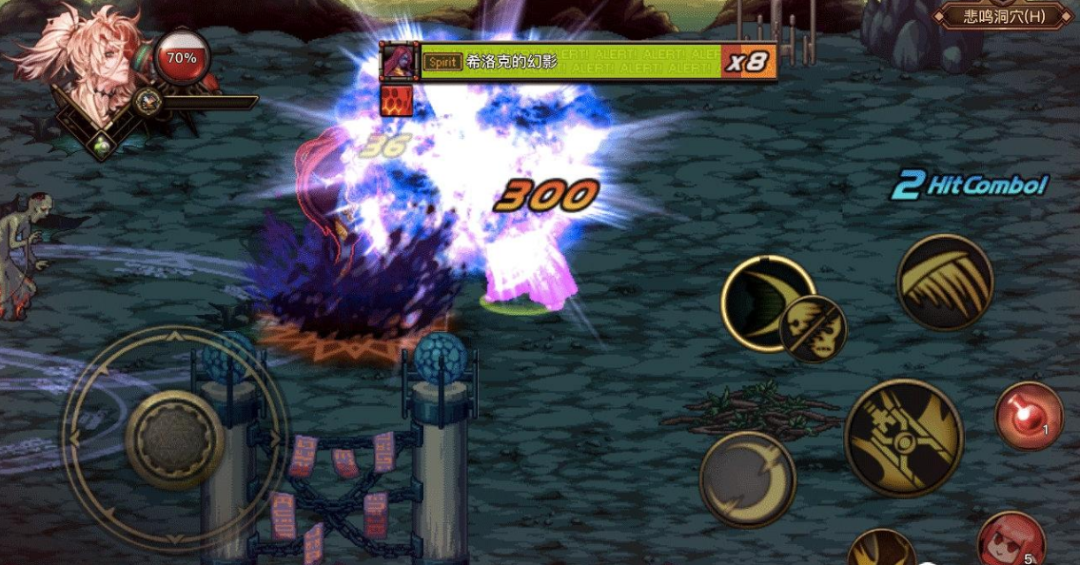Select the 希洛克的幻影 boss portrait

tap(398, 62)
